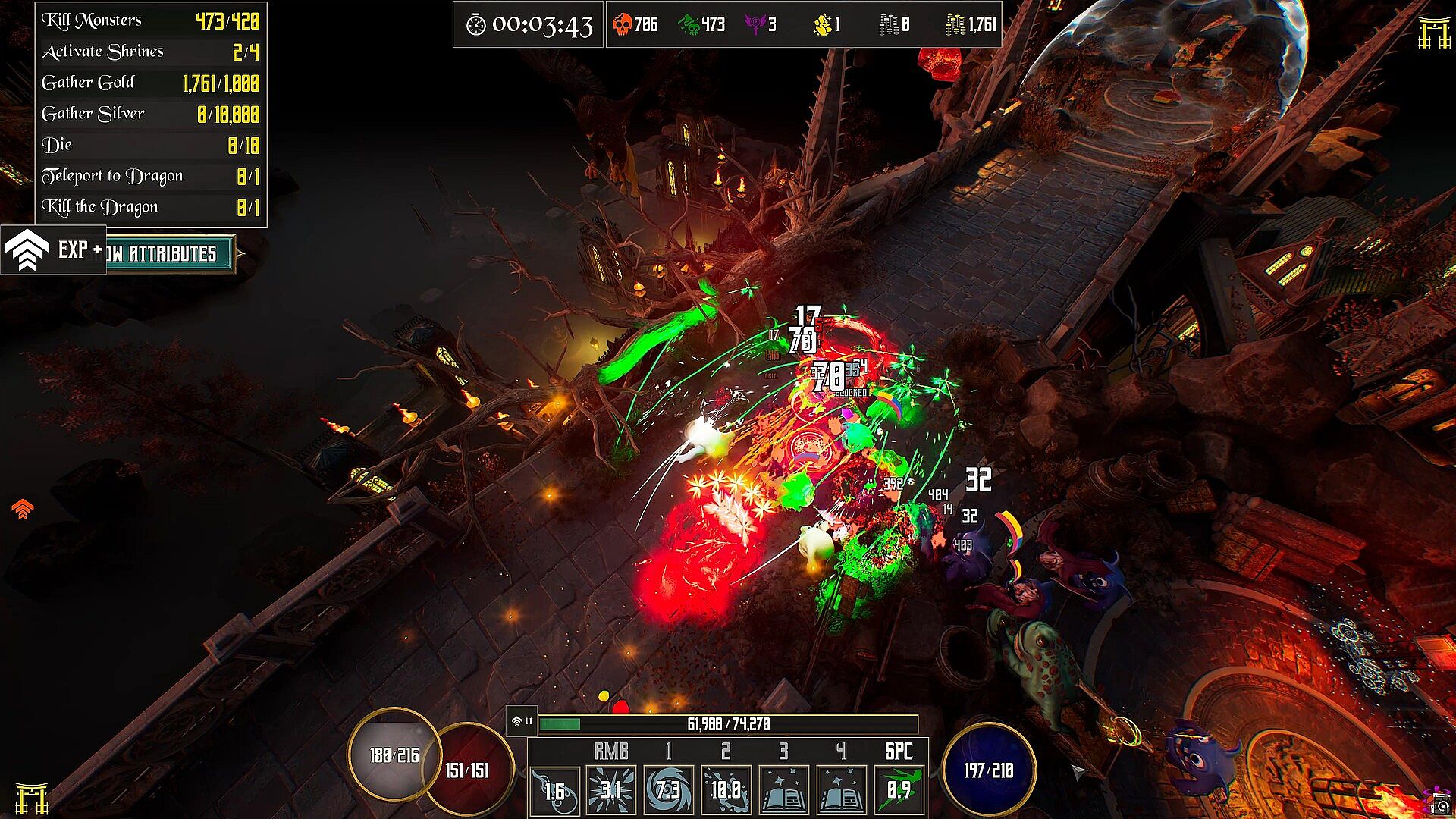Select the spellbook skill in slot 3

[x=783, y=791]
